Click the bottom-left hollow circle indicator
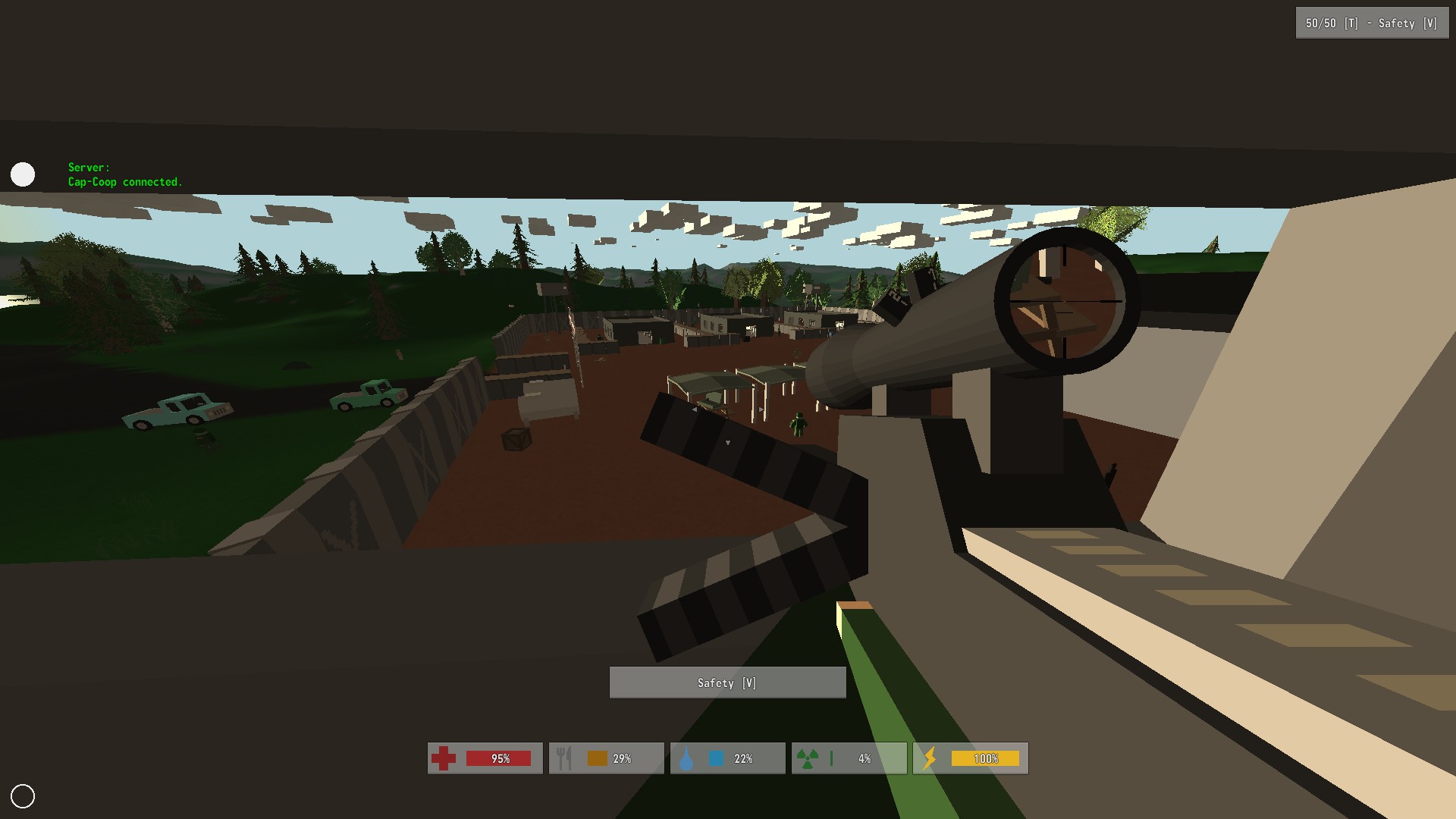The height and width of the screenshot is (819, 1456). click(23, 795)
